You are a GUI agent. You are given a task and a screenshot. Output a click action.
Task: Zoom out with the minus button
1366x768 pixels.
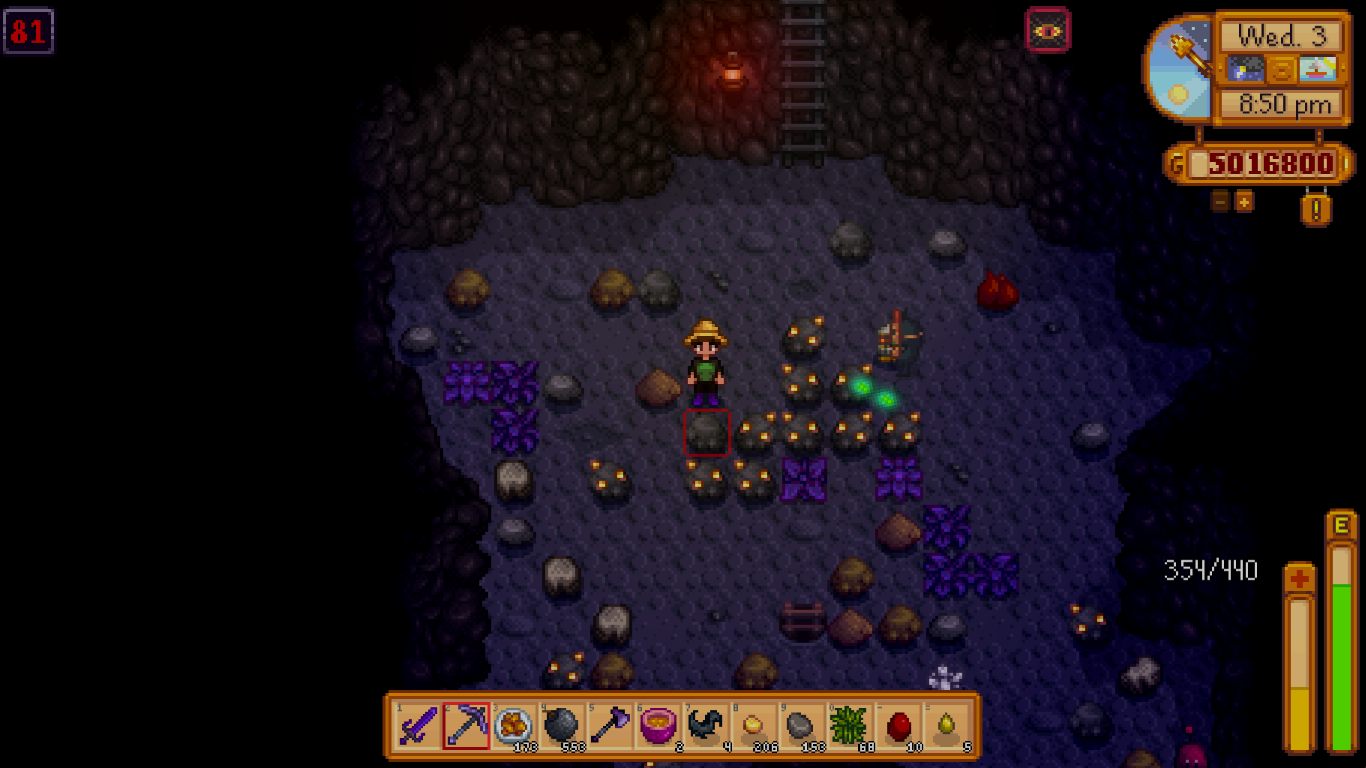click(x=1220, y=201)
